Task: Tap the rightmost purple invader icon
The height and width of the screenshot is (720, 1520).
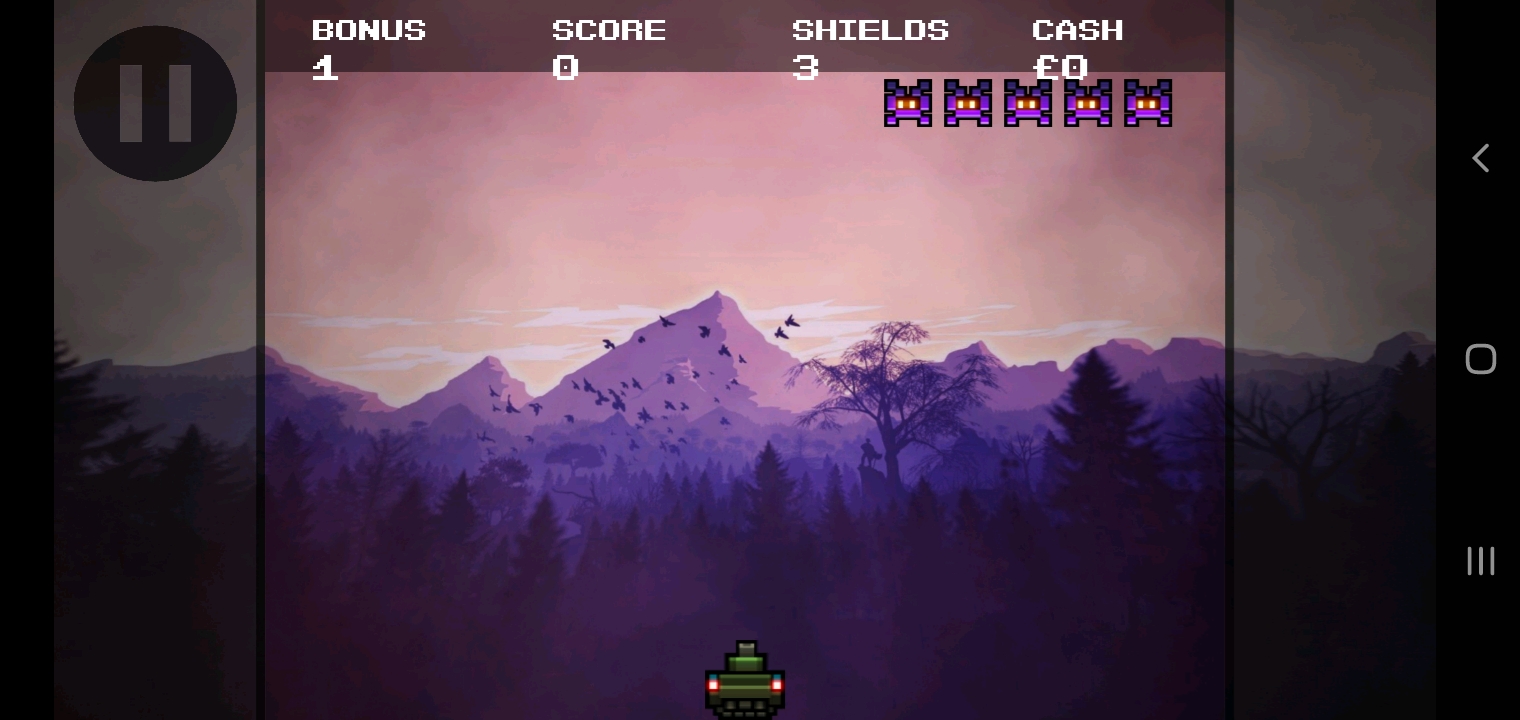Action: [x=1148, y=103]
